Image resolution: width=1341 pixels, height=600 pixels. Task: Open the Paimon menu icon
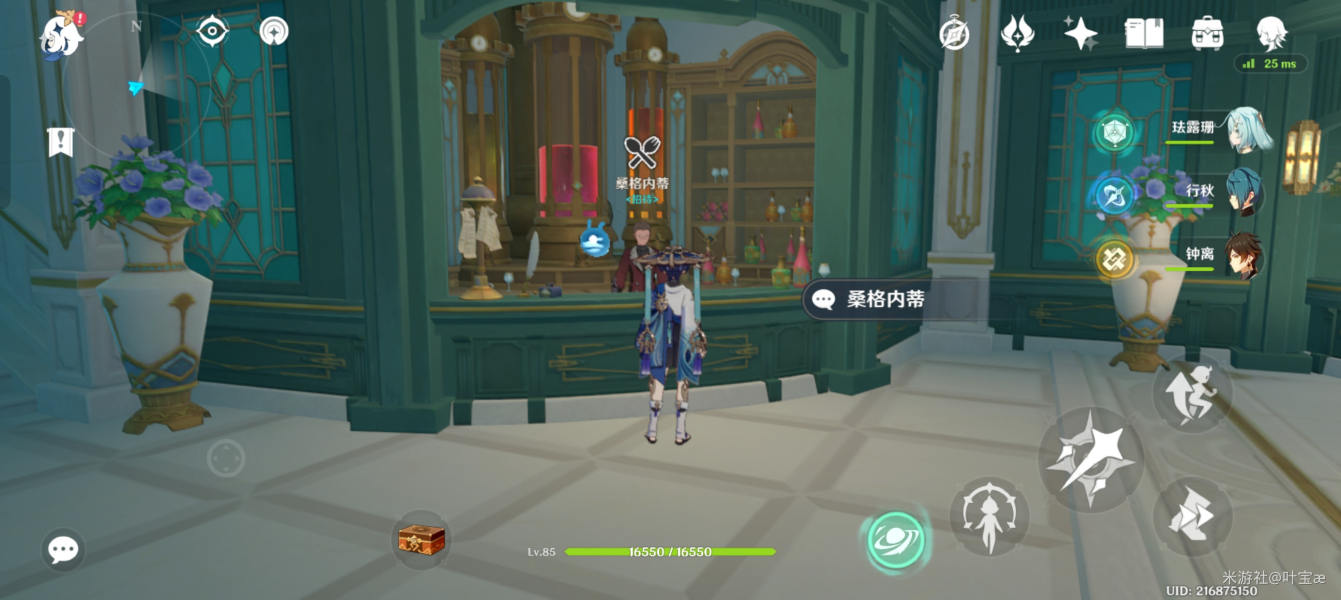tap(61, 37)
